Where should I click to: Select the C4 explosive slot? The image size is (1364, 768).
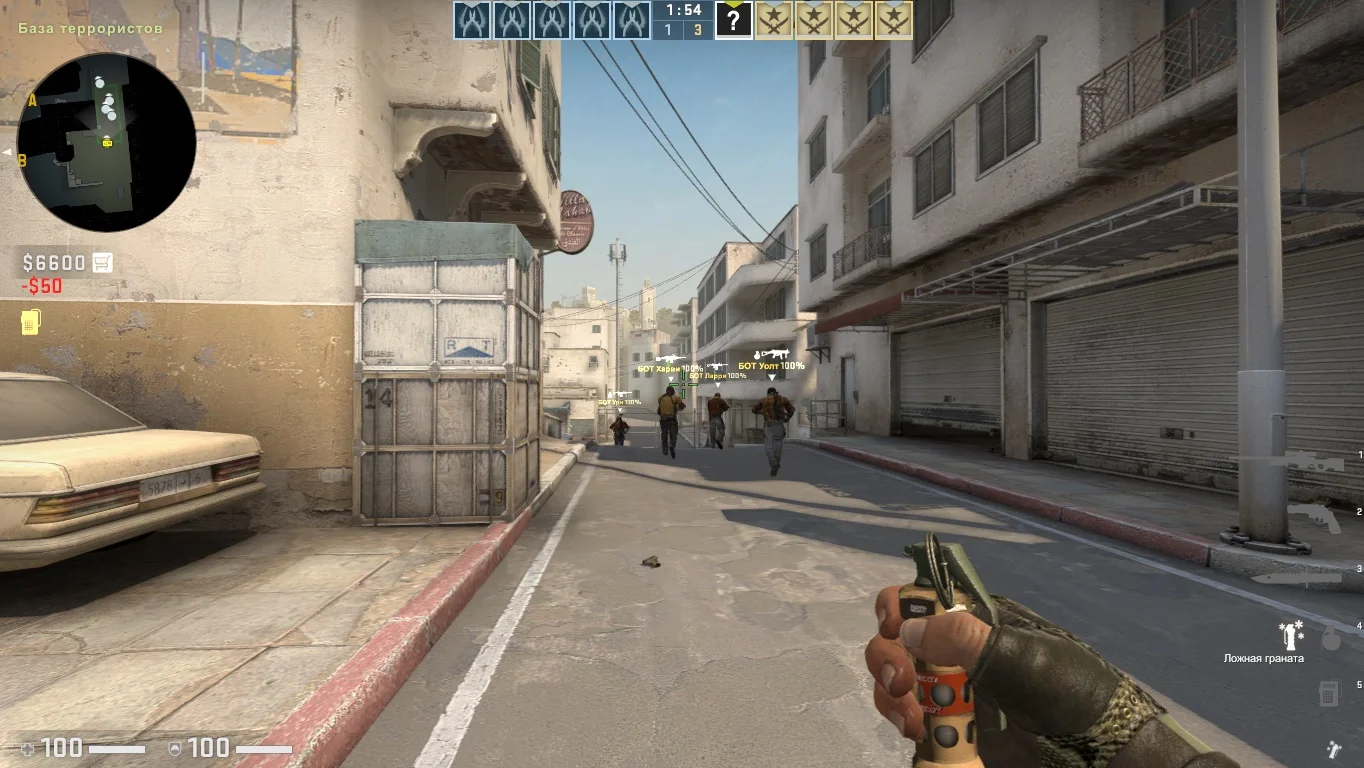click(x=1329, y=692)
